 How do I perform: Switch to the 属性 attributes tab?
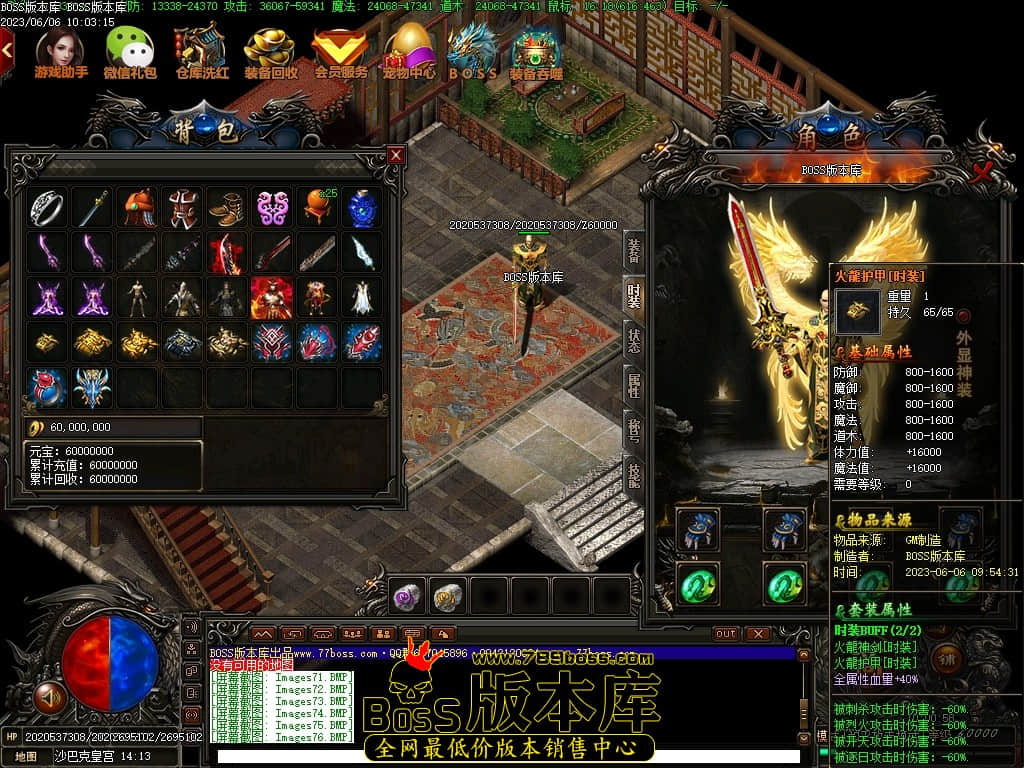click(633, 384)
